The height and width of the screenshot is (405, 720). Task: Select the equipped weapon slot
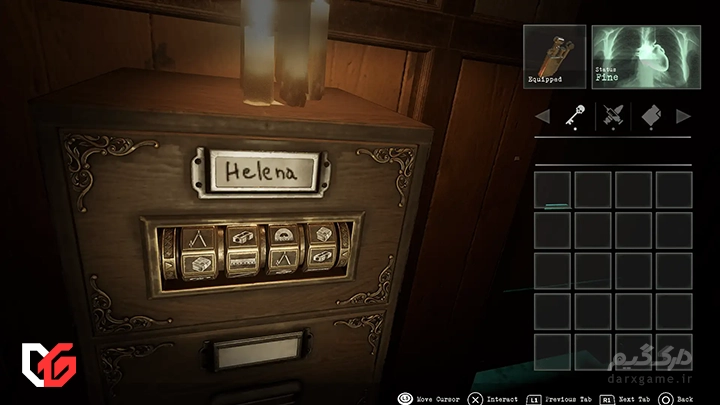[x=555, y=56]
